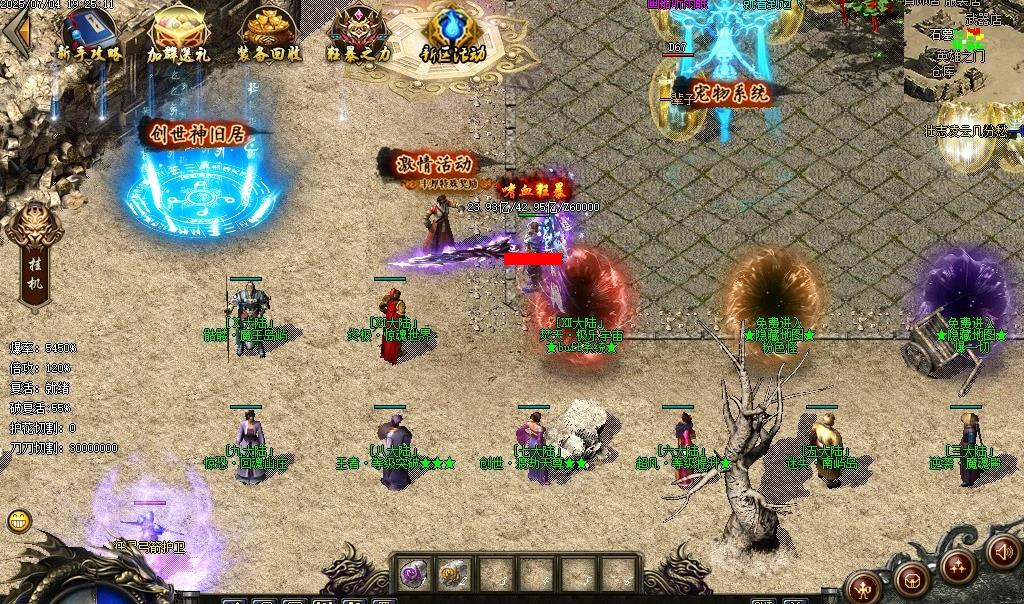
Task: Use the golden scroll in hotbar slot 2
Action: pos(453,573)
